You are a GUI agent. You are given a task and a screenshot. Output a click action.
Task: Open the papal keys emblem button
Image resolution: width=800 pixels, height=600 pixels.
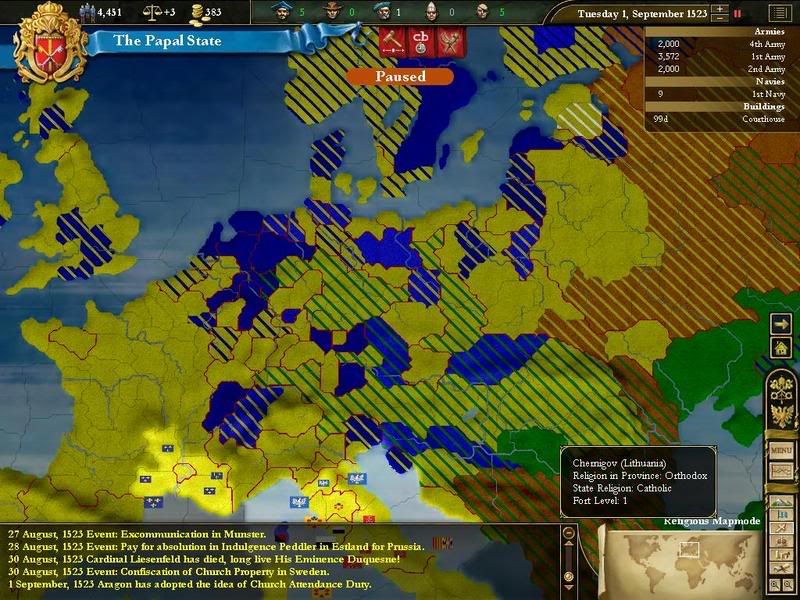[x=782, y=389]
